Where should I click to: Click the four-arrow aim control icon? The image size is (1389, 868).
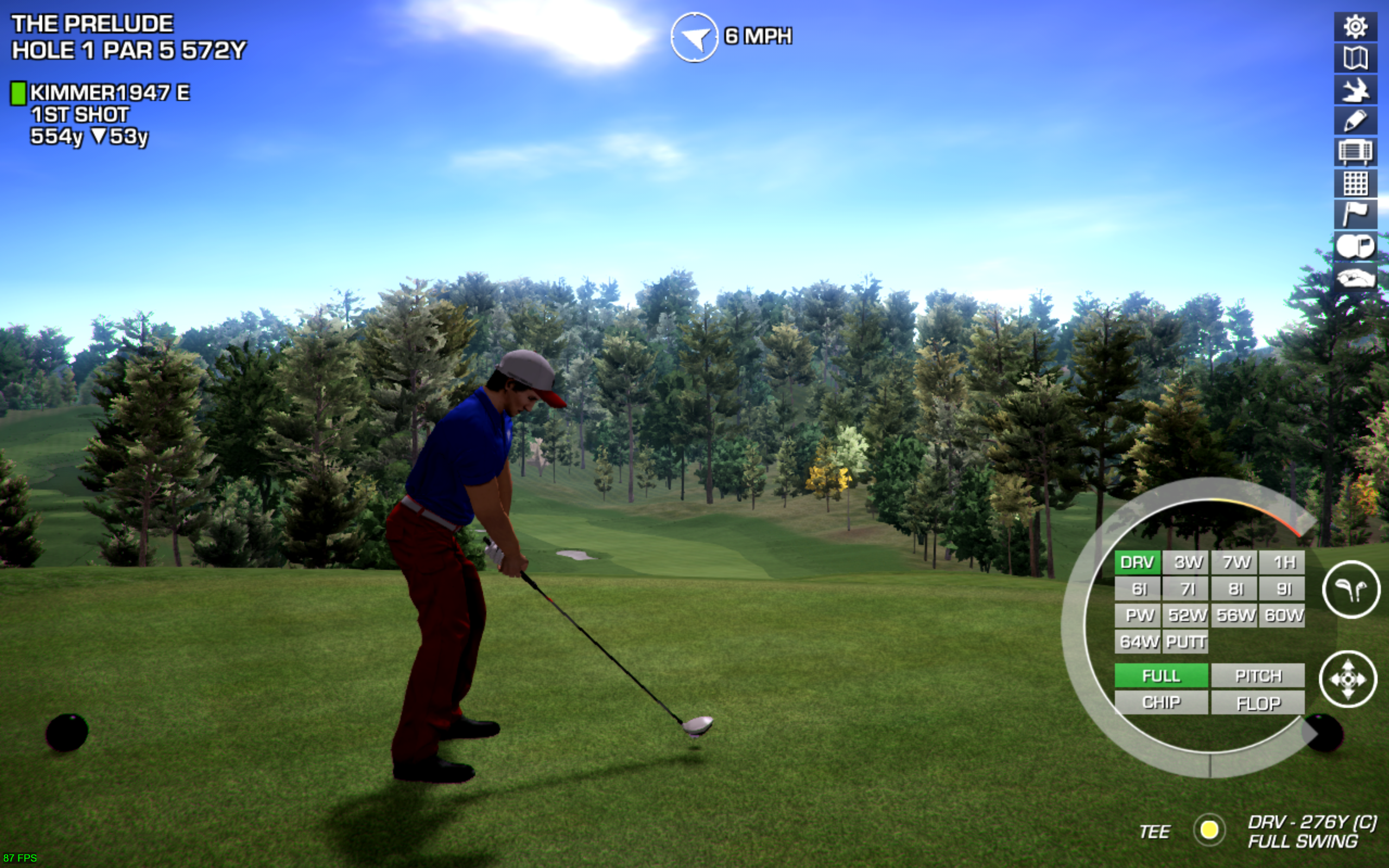(x=1348, y=679)
